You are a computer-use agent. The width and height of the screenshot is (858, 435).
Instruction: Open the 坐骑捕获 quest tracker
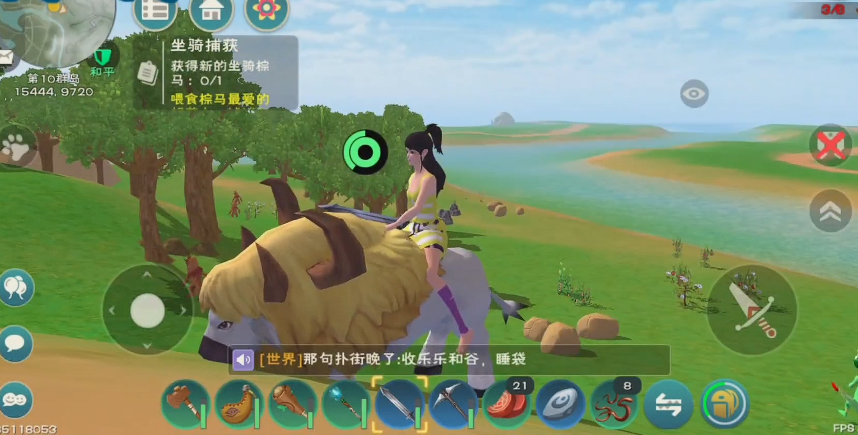216,72
